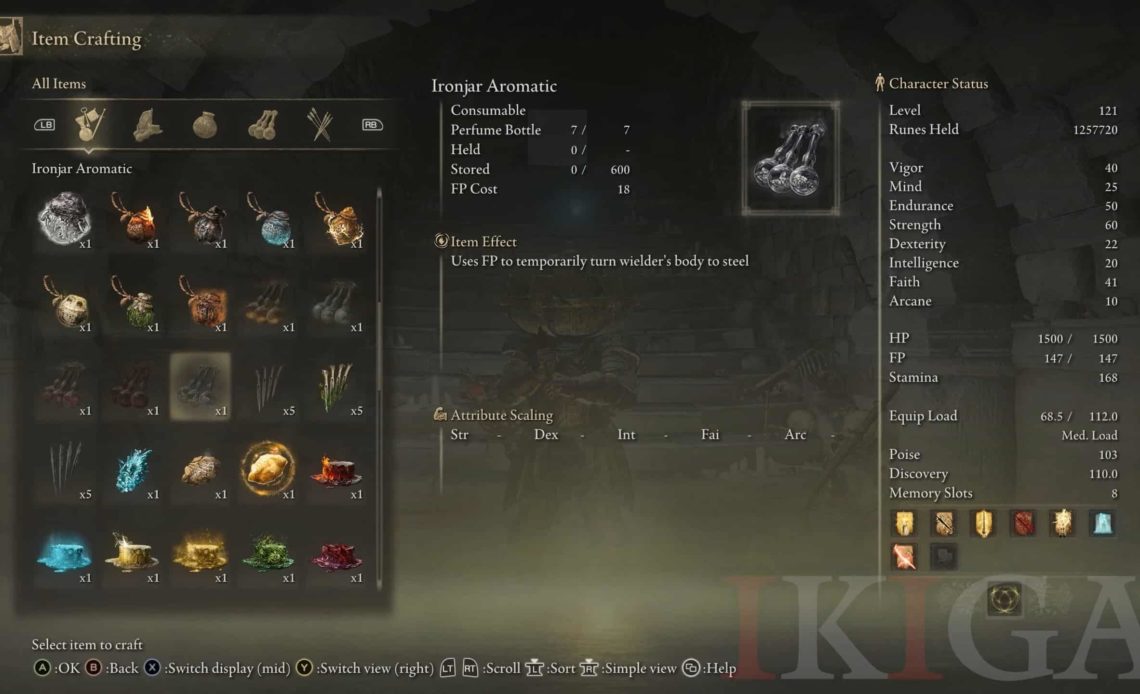Select the green-fletched arrows bundle
The height and width of the screenshot is (694, 1140).
(336, 386)
